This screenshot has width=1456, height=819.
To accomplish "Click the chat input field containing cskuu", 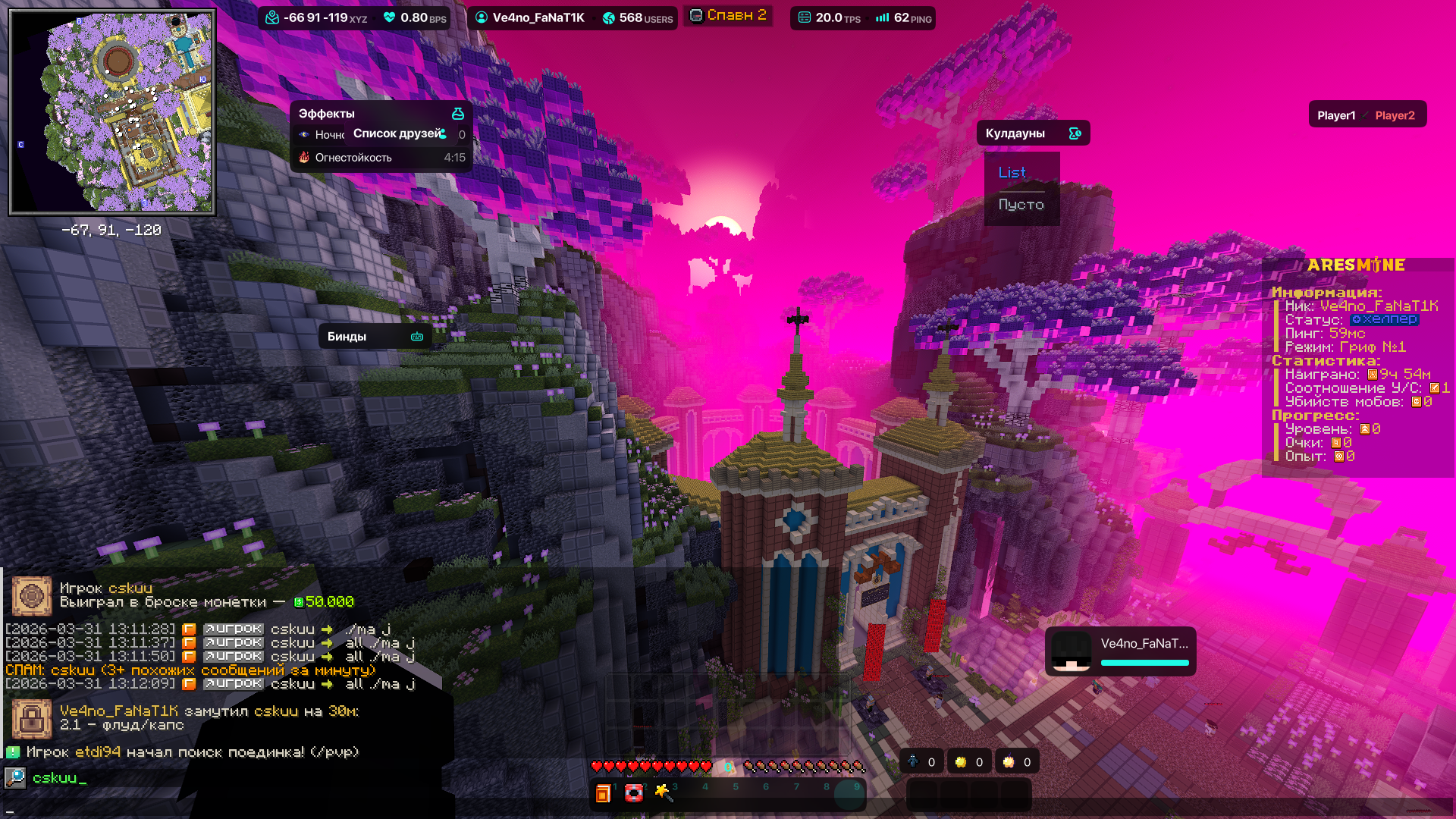I will click(227, 778).
